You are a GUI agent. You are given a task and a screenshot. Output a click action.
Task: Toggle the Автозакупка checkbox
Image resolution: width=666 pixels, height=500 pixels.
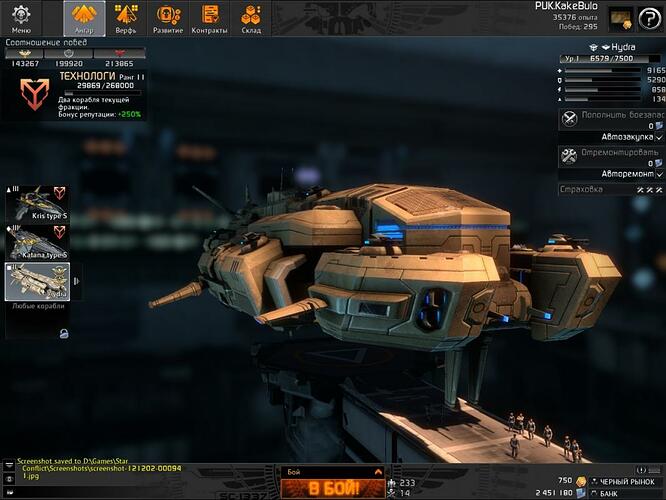click(x=659, y=136)
